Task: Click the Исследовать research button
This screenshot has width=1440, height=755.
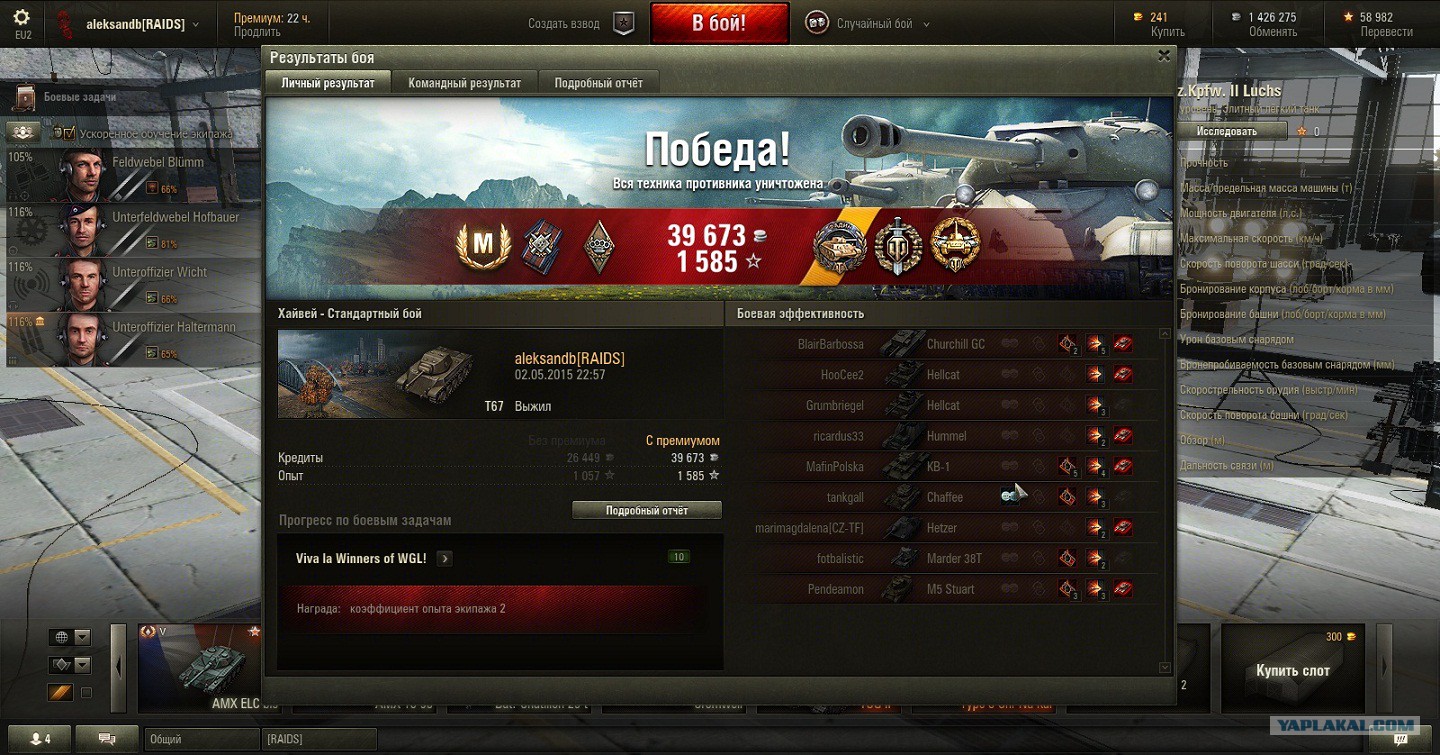Action: click(x=1230, y=131)
